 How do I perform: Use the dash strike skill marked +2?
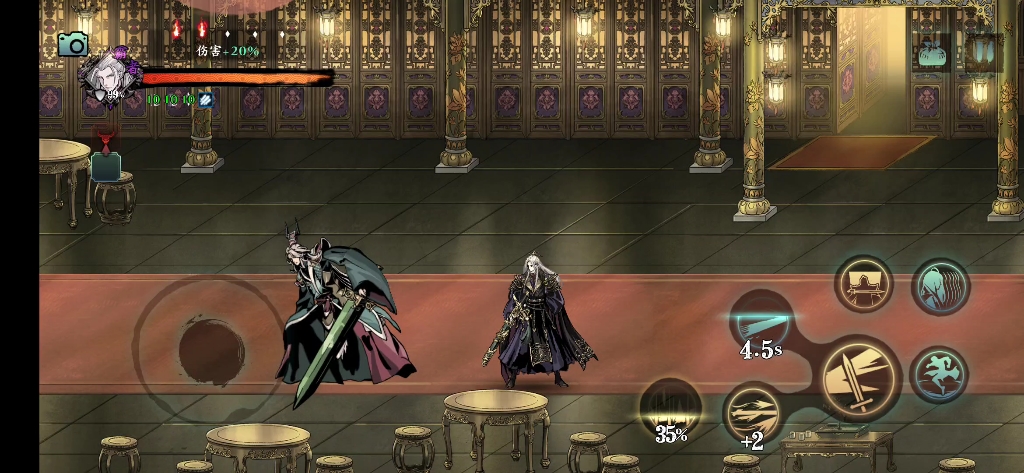(752, 412)
